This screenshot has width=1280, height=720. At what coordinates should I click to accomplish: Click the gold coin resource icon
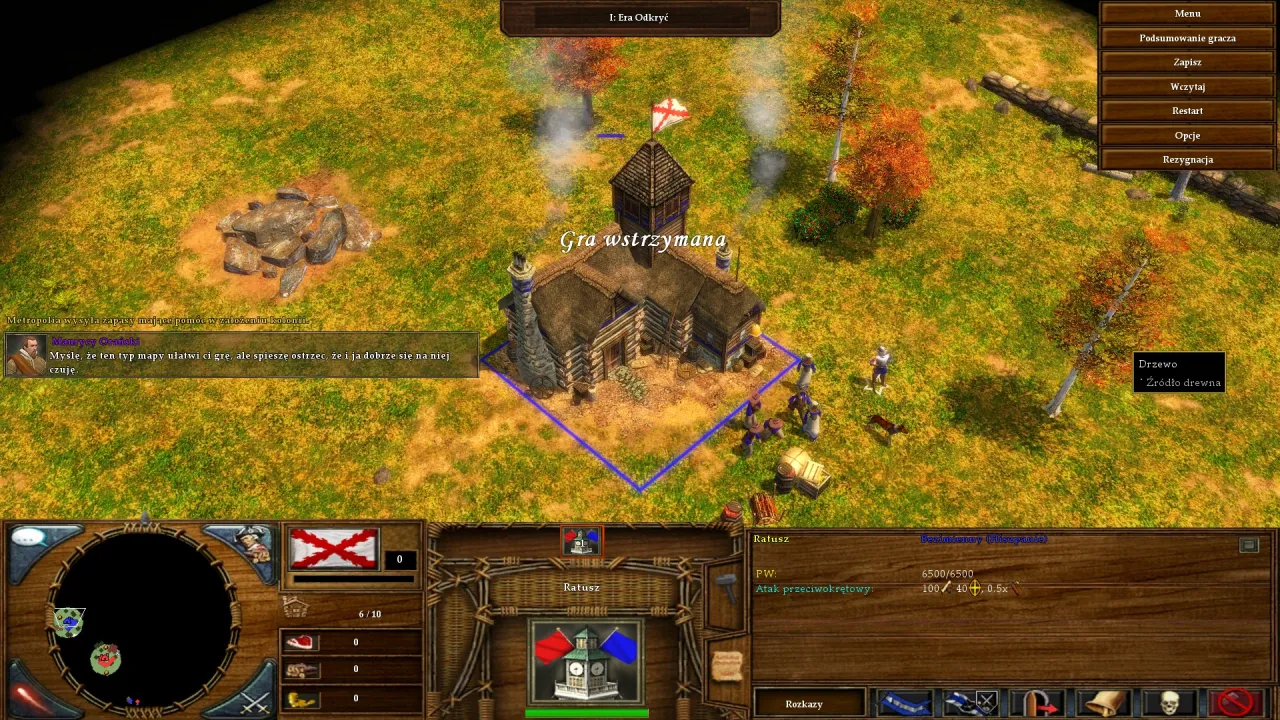tap(300, 697)
